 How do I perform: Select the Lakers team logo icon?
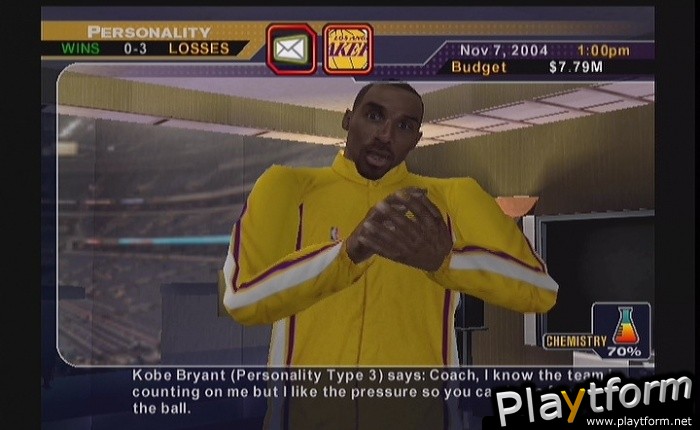click(348, 49)
